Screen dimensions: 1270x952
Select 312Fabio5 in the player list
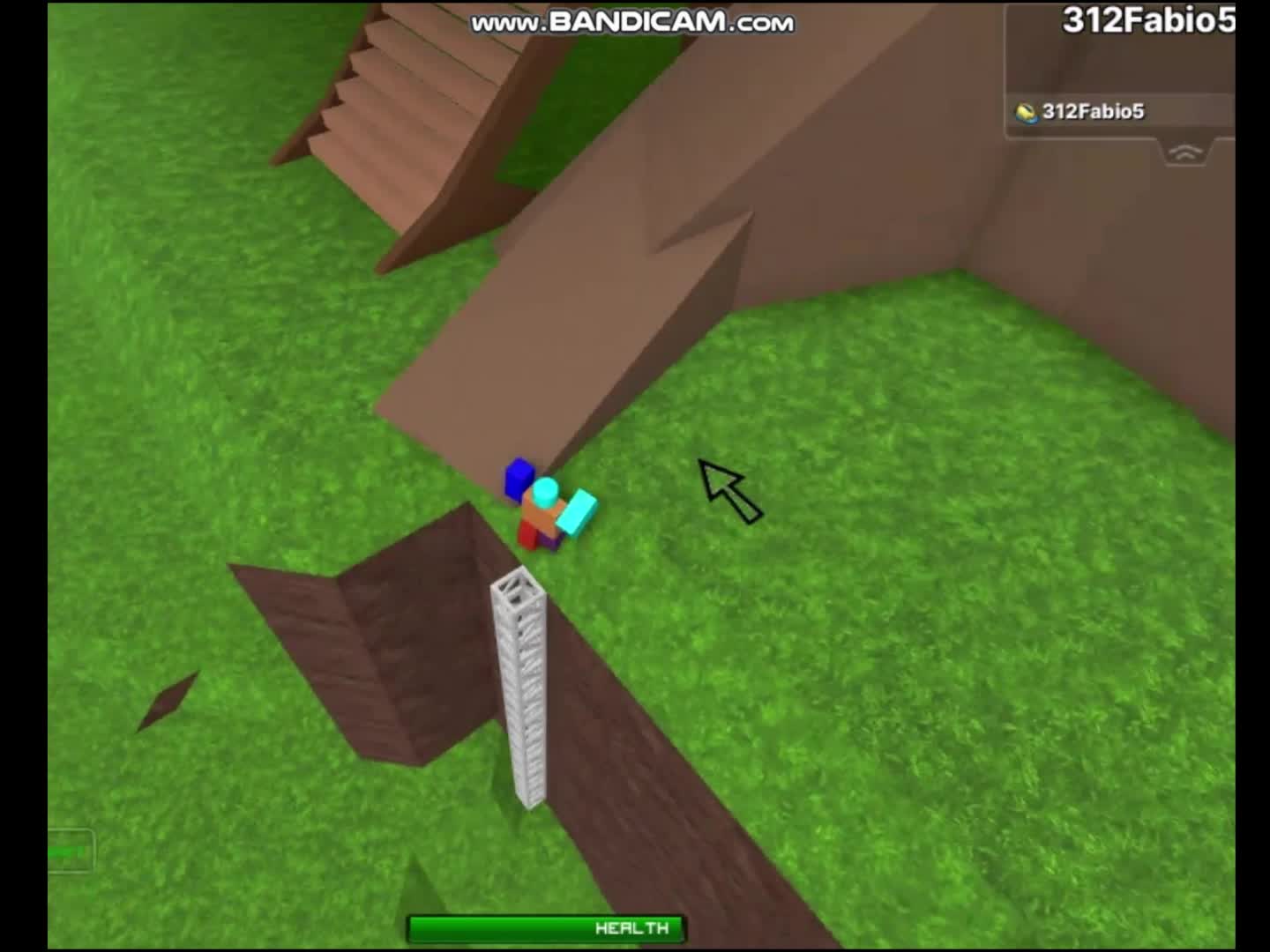pos(1094,112)
